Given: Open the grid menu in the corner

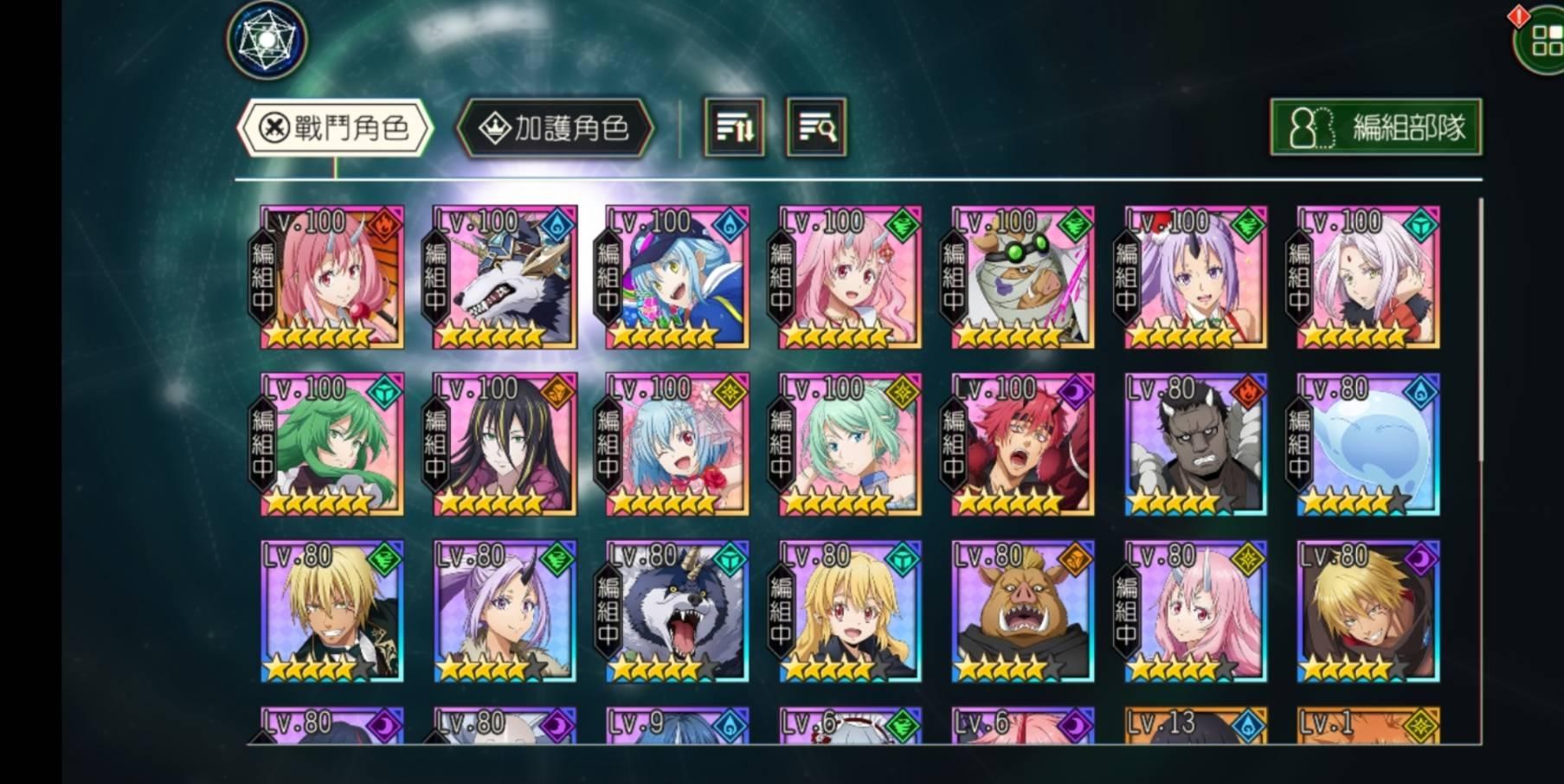Looking at the screenshot, I should [x=1543, y=39].
